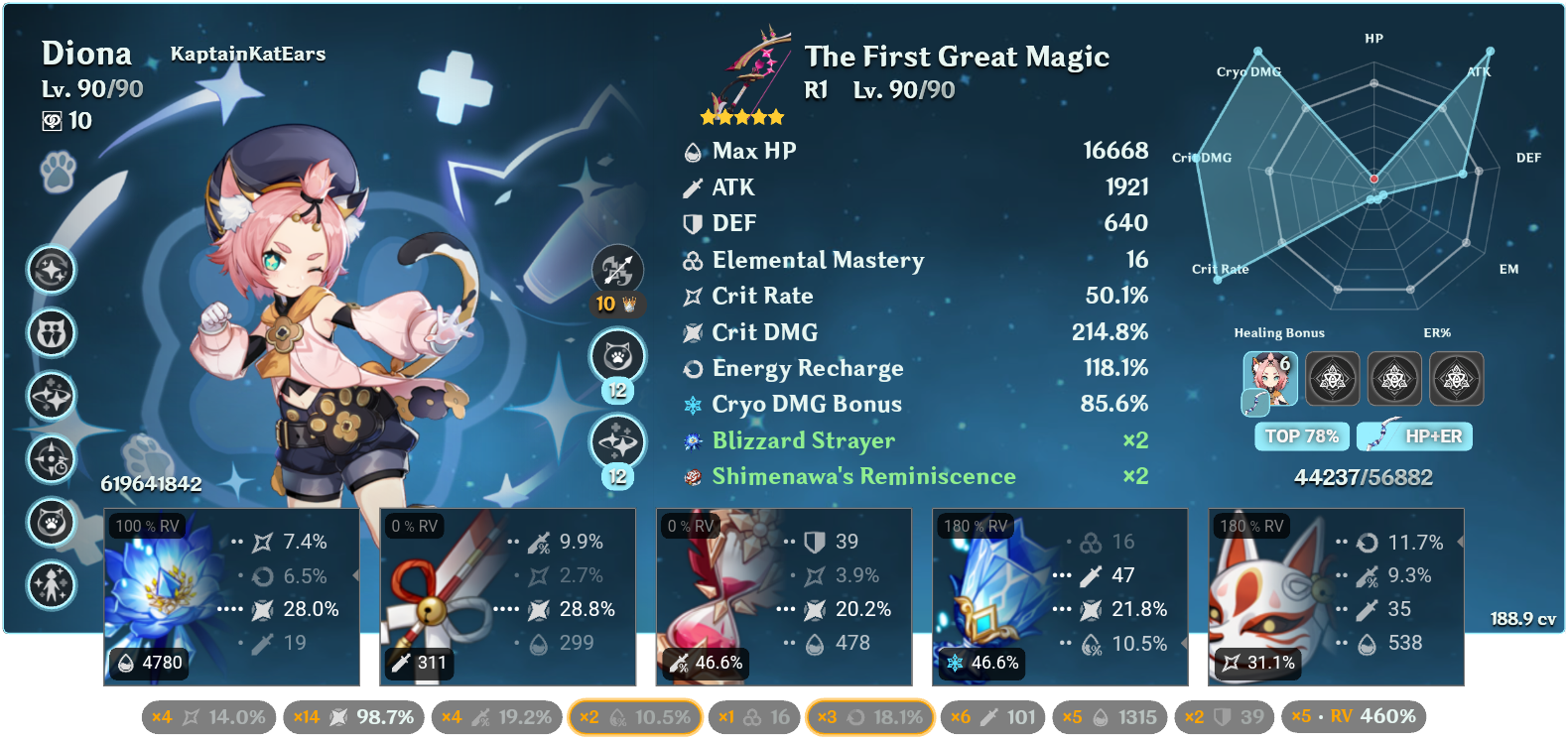Click the HP+ER build label button
The width and height of the screenshot is (1568, 741).
pos(1416,436)
